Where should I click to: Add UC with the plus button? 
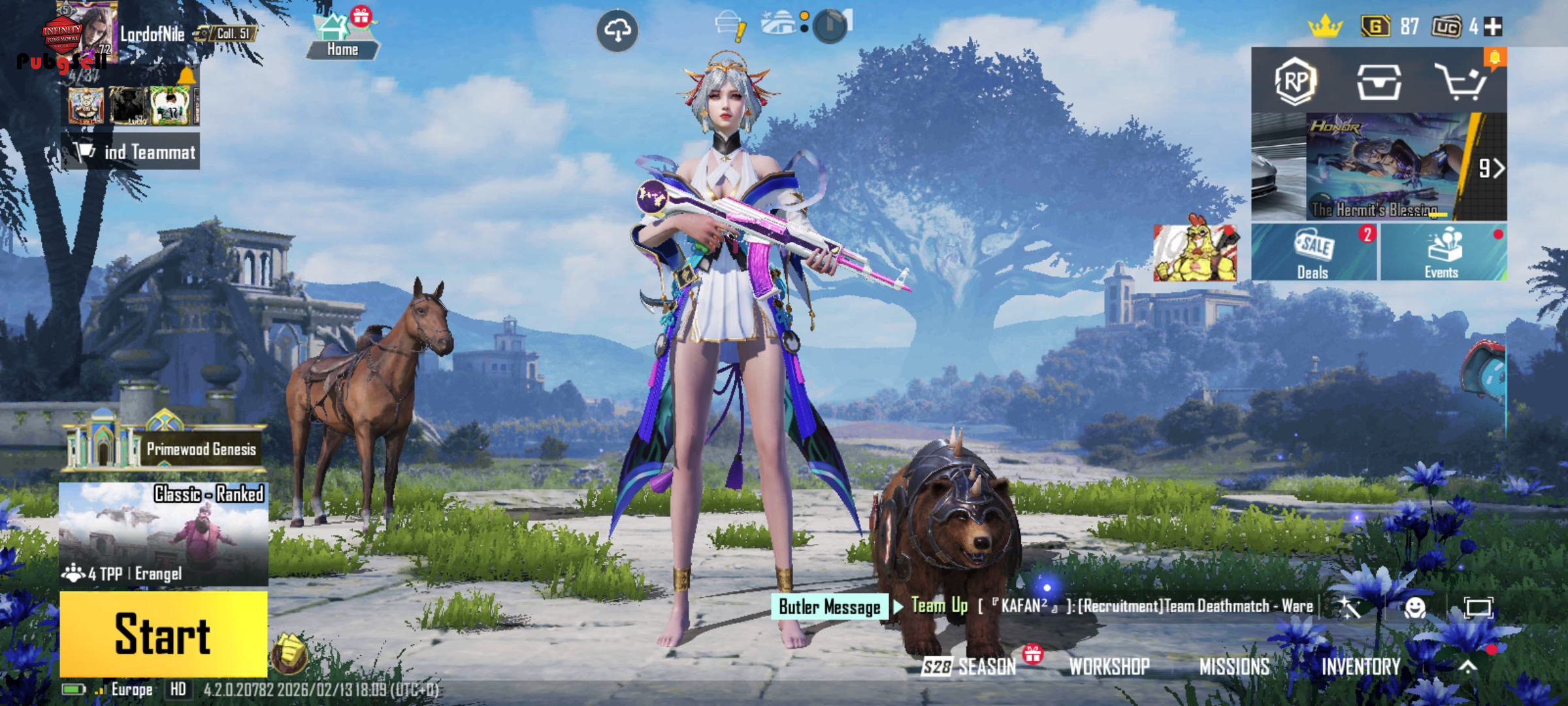[x=1494, y=27]
